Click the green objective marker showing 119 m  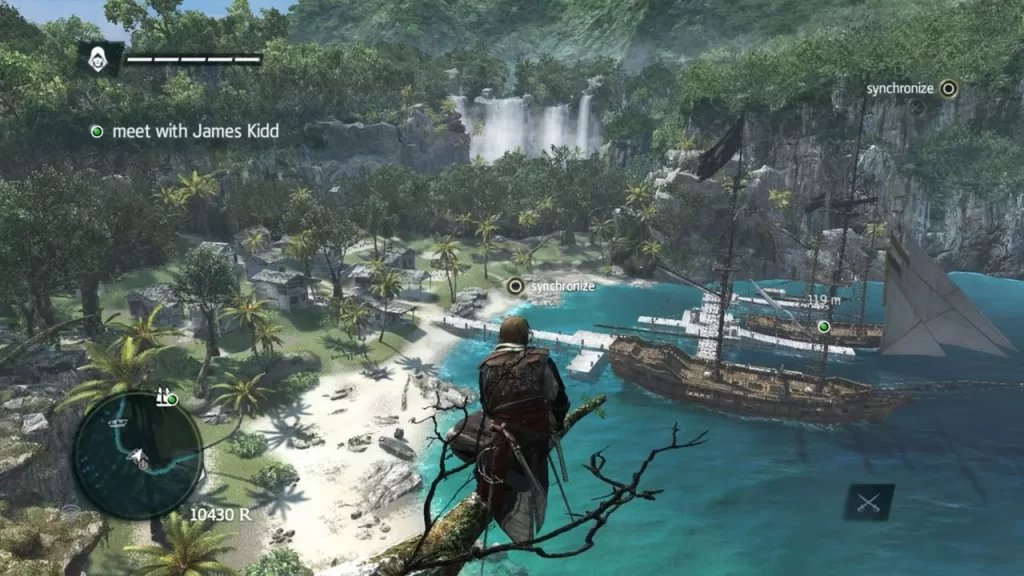823,326
